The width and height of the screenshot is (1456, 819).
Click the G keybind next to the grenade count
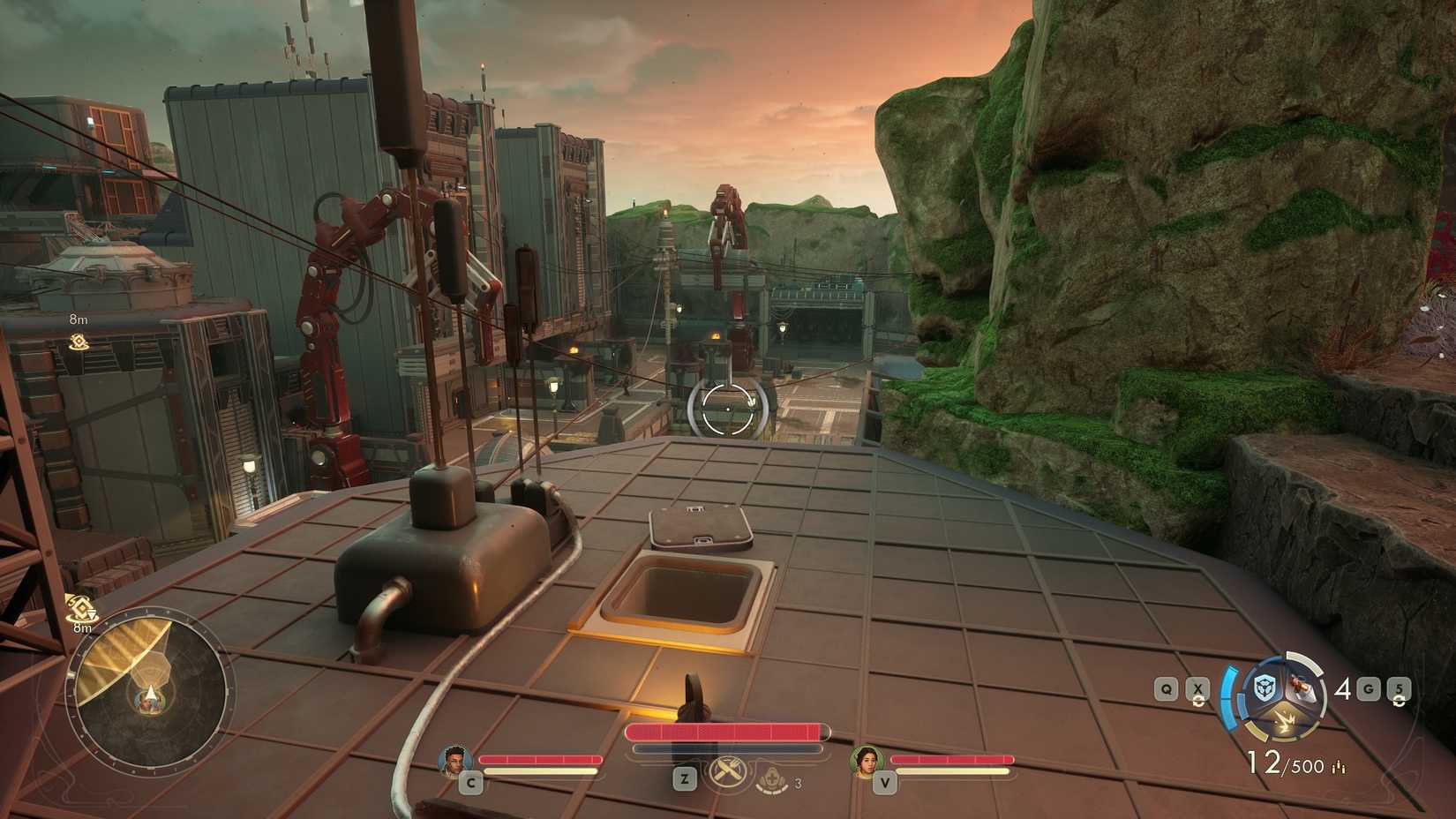[1369, 688]
